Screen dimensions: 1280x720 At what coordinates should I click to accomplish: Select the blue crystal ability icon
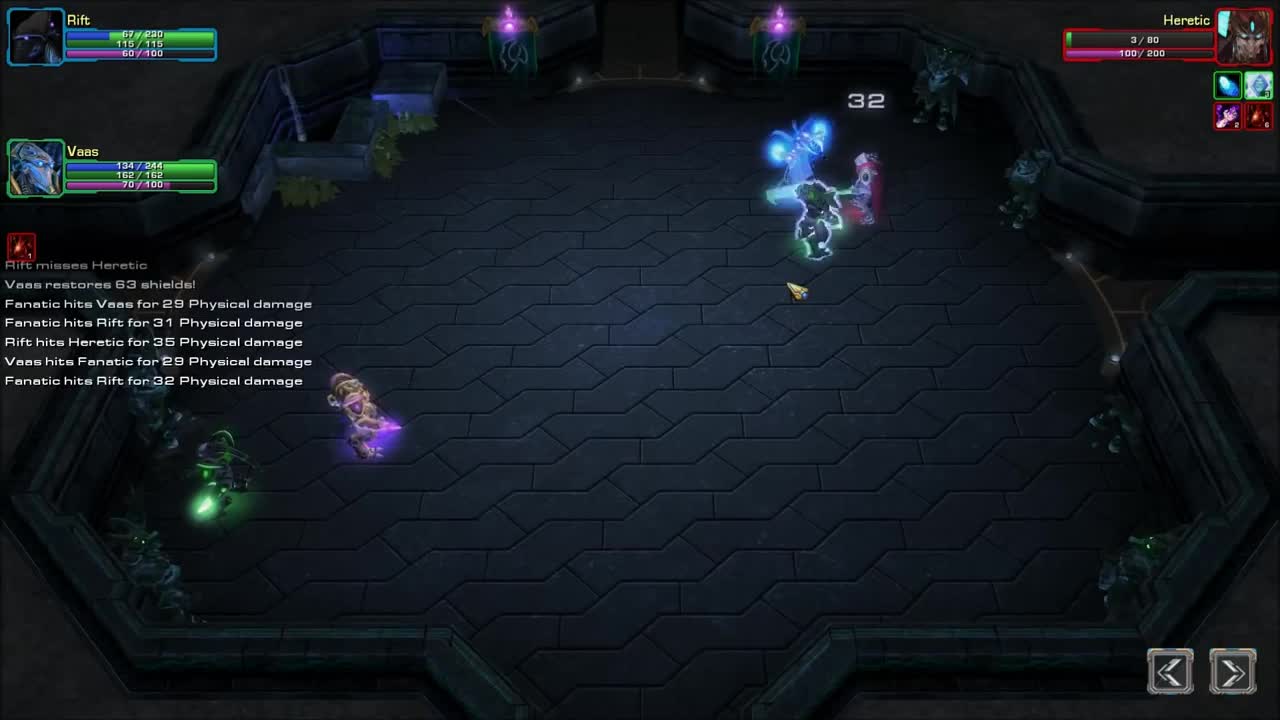pos(1228,86)
